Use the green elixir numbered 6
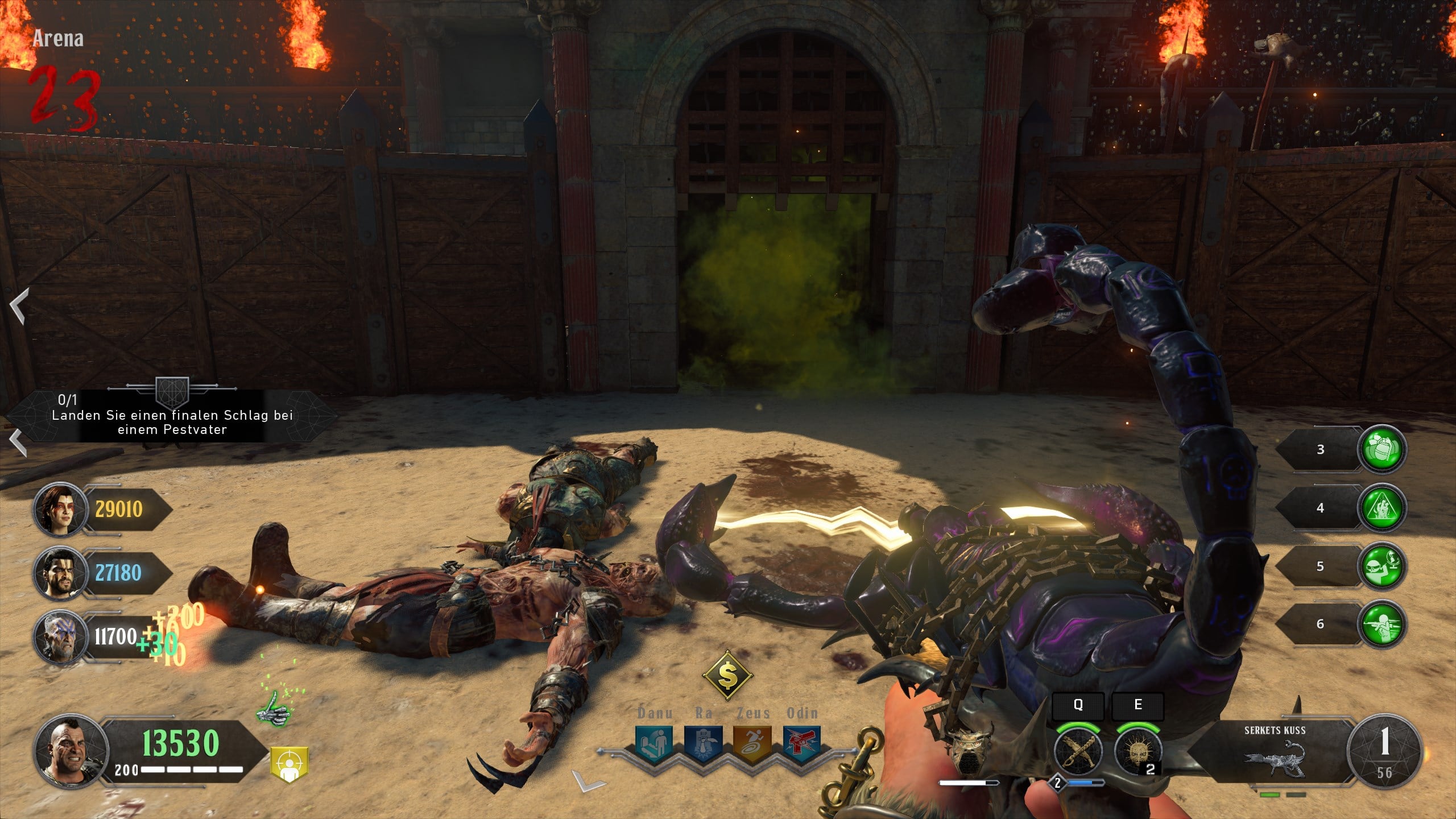This screenshot has width=1456, height=819. coord(1382,624)
